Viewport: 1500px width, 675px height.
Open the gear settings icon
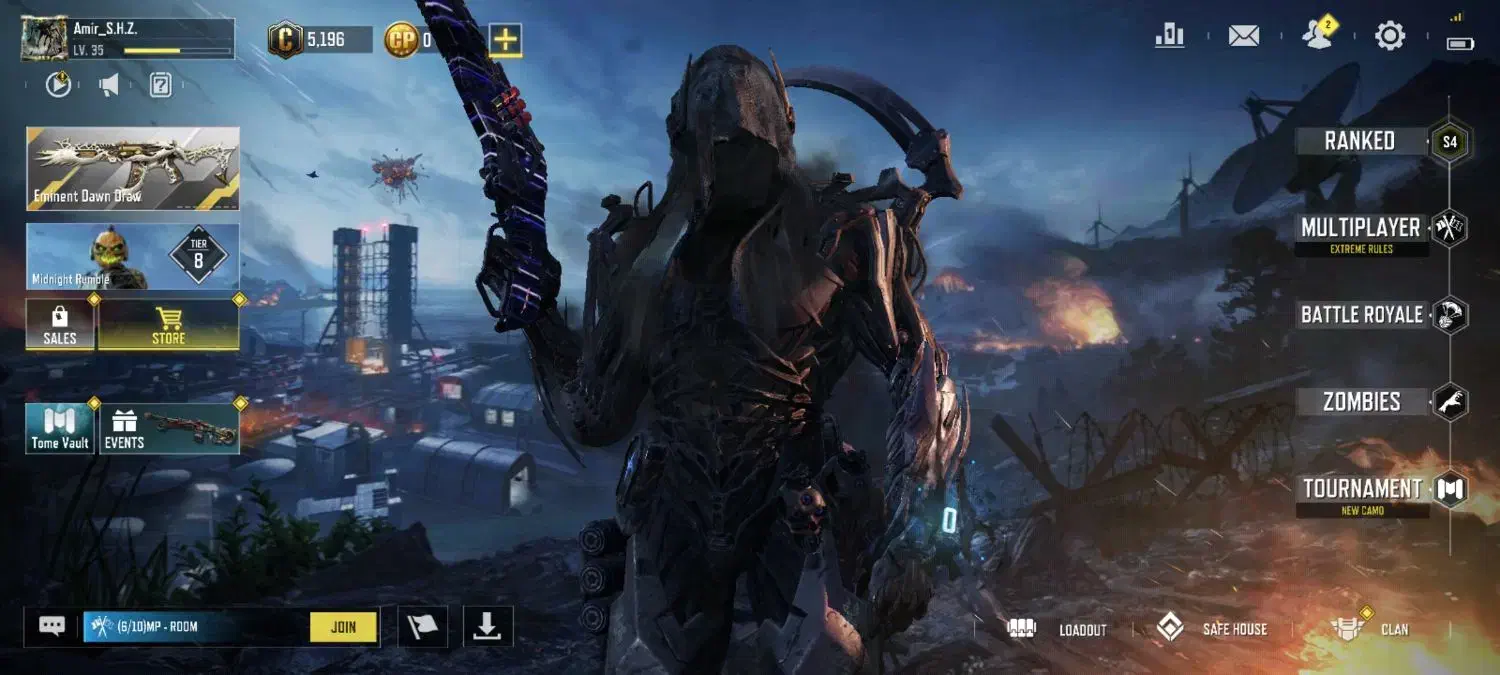click(x=1390, y=37)
